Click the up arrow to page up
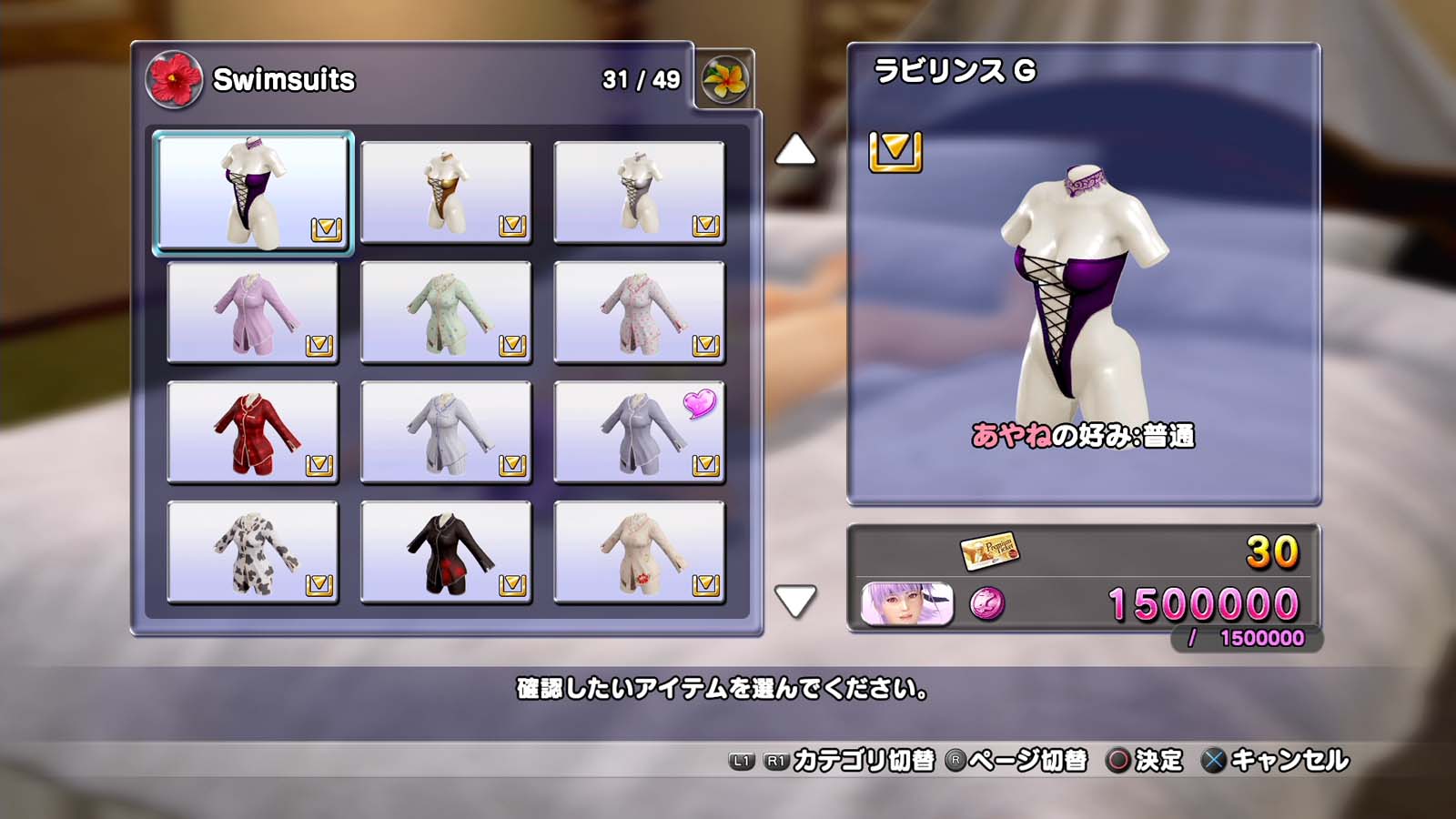 pyautogui.click(x=795, y=150)
